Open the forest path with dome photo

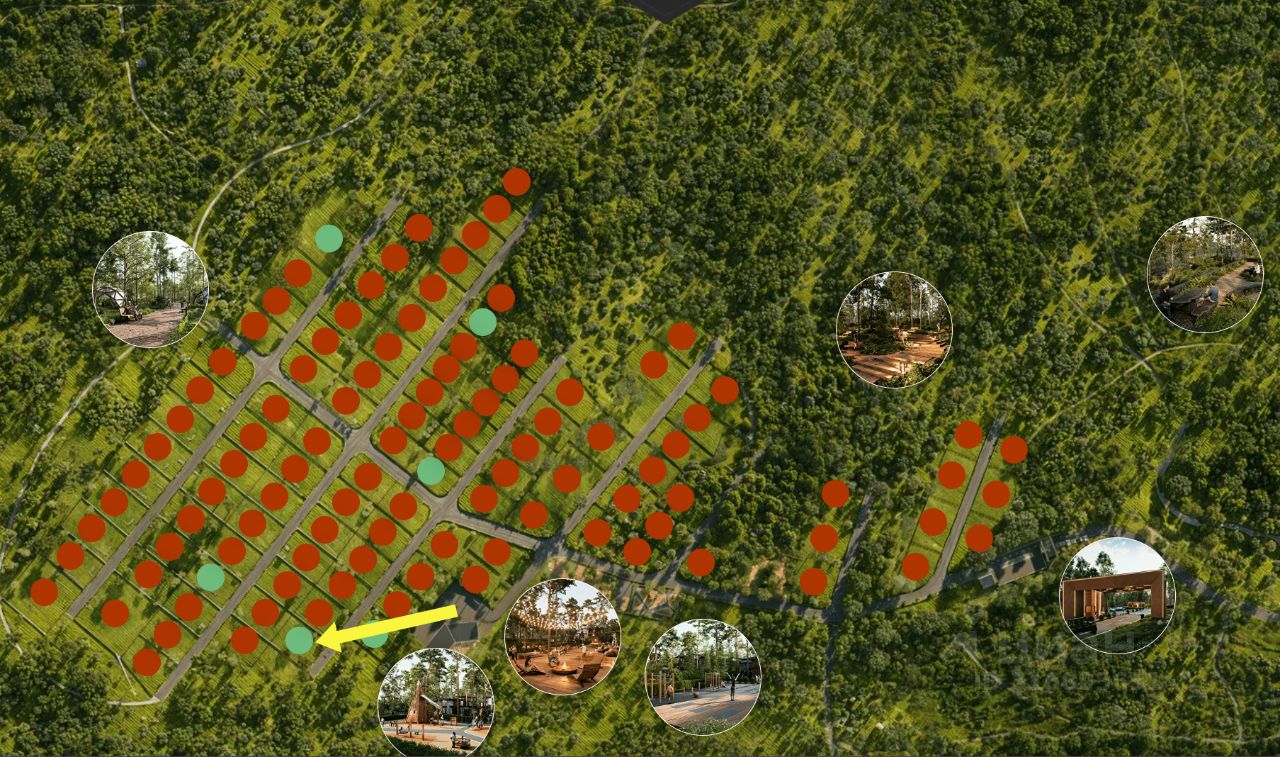pos(151,289)
